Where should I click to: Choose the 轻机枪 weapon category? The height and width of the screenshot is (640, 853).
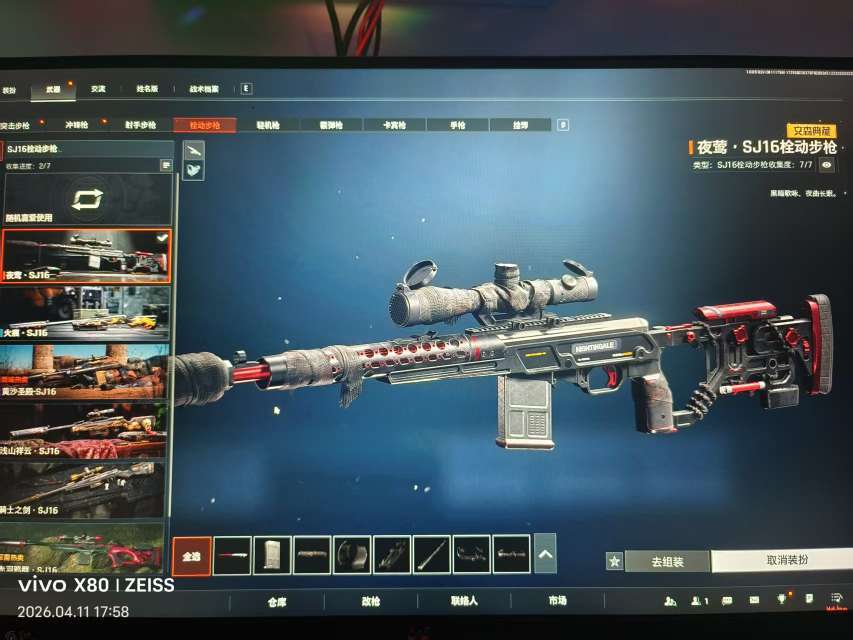coord(268,126)
